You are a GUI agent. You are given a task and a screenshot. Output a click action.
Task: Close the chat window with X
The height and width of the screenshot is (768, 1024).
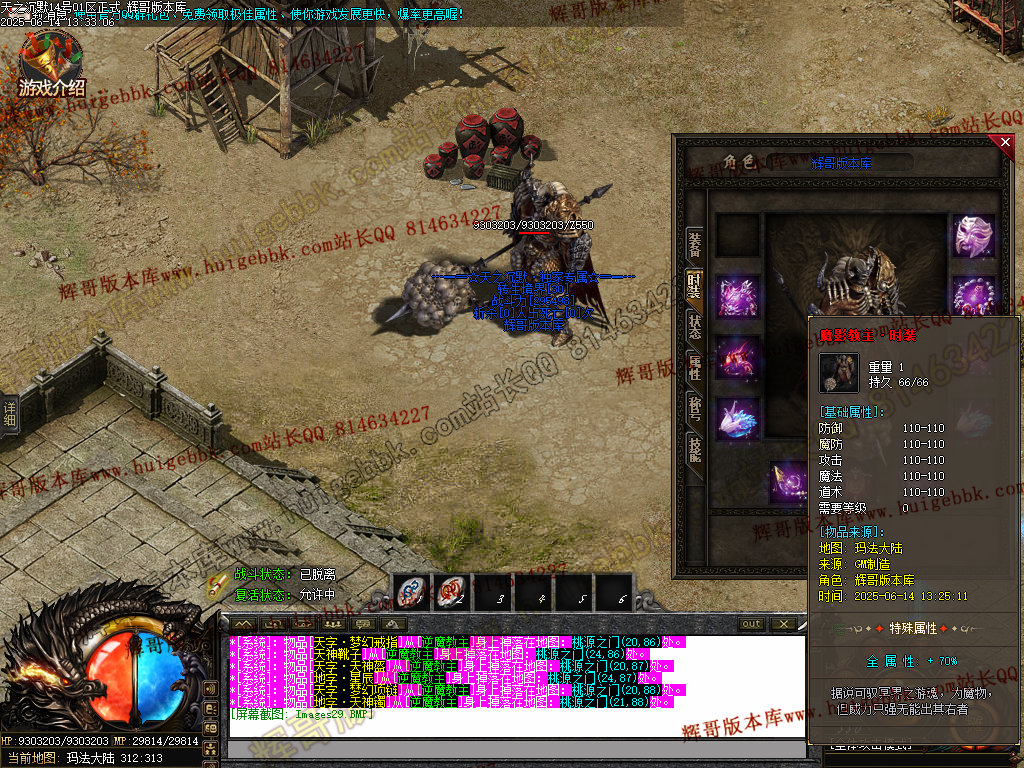tap(783, 624)
